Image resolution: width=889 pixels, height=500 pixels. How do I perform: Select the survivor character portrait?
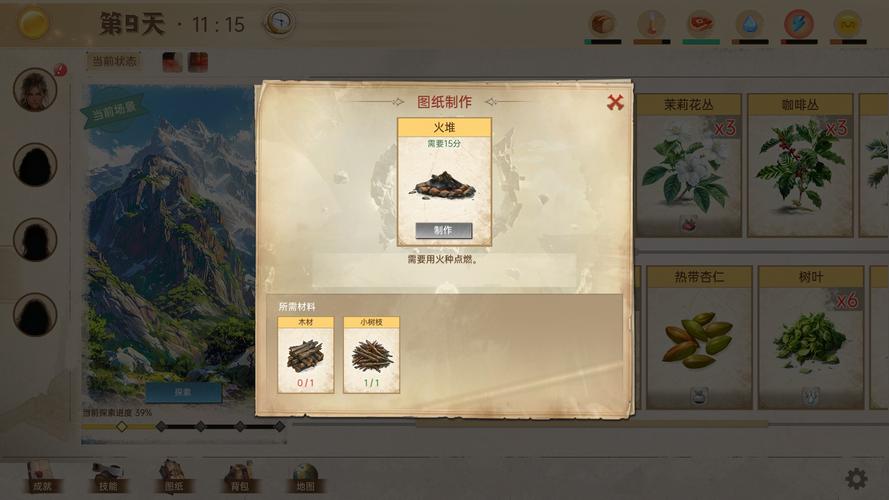(35, 90)
